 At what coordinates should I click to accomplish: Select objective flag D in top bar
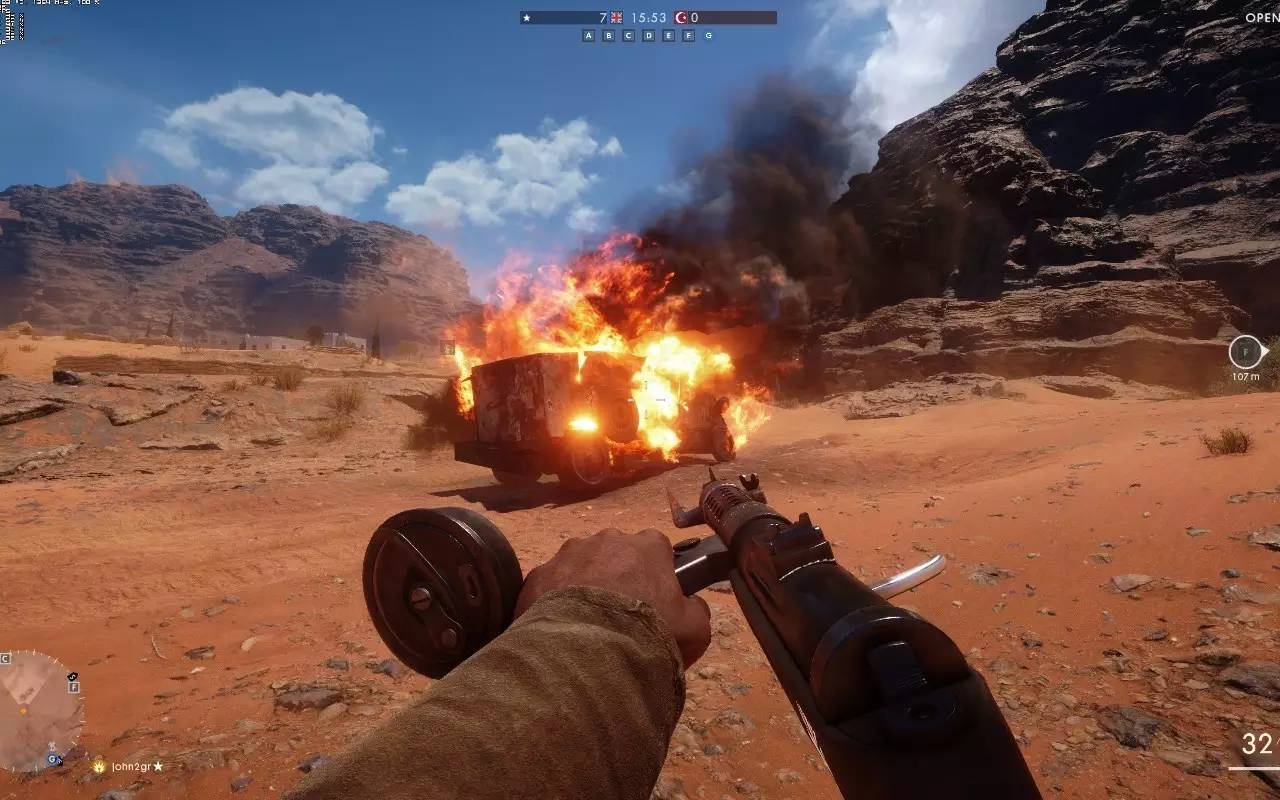648,36
